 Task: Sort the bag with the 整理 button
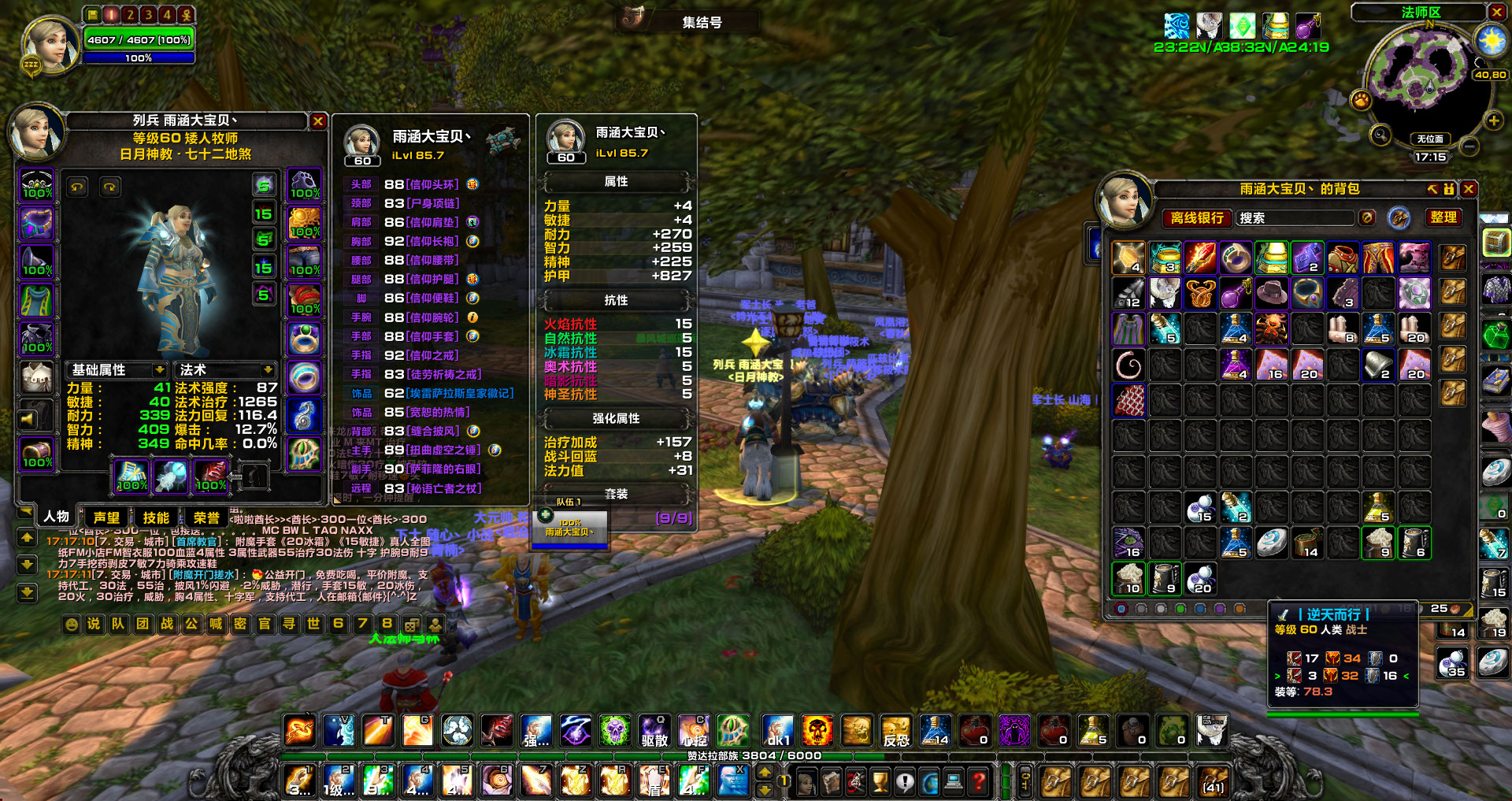click(x=1443, y=217)
